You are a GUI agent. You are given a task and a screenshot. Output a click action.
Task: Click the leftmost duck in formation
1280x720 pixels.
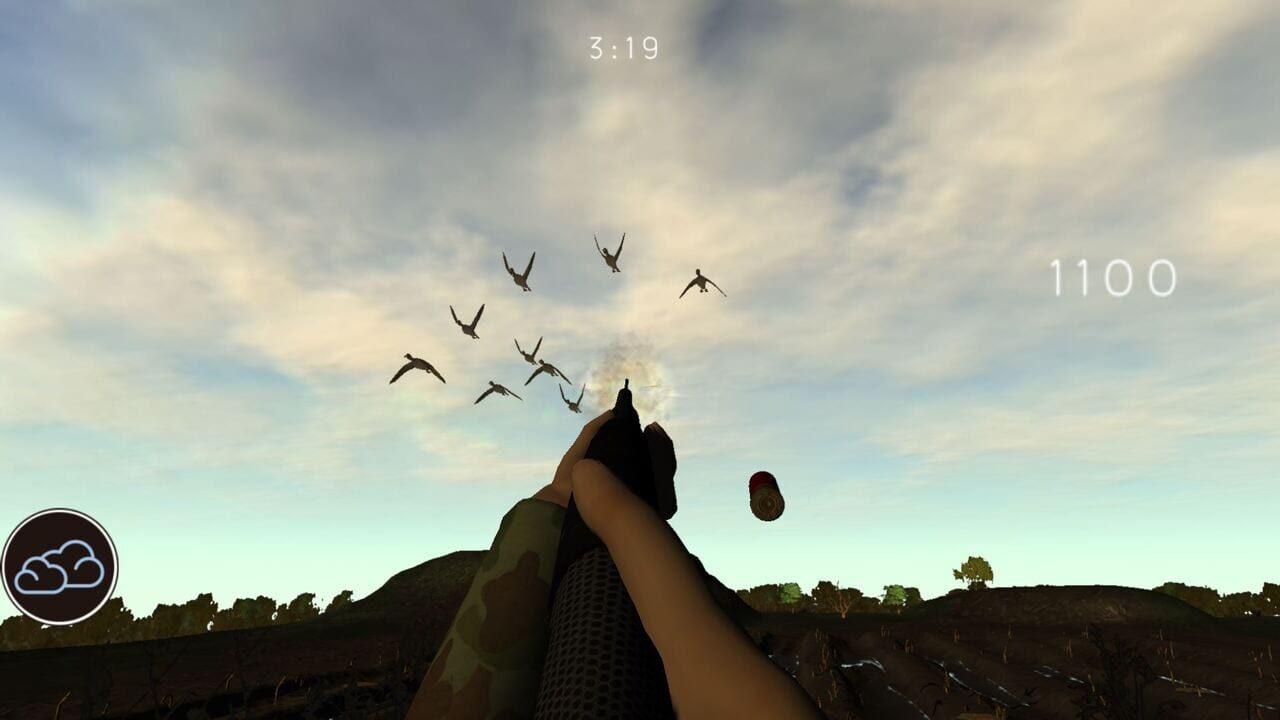(x=420, y=365)
